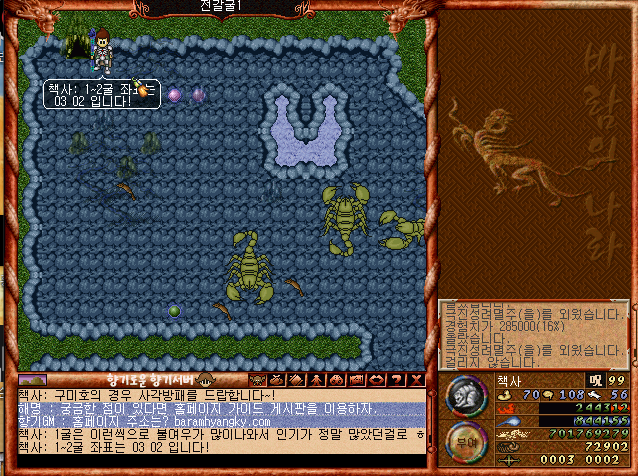Image resolution: width=638 pixels, height=476 pixels.
Task: Click the flag icon on the toolbar
Action: pyautogui.click(x=356, y=380)
